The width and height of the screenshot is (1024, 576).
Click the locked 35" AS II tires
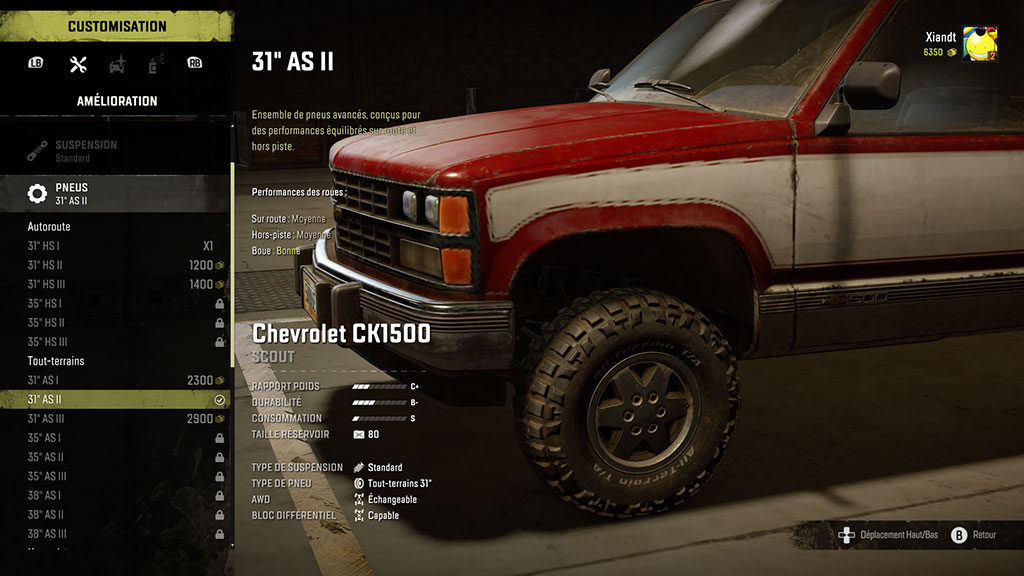[x=120, y=457]
